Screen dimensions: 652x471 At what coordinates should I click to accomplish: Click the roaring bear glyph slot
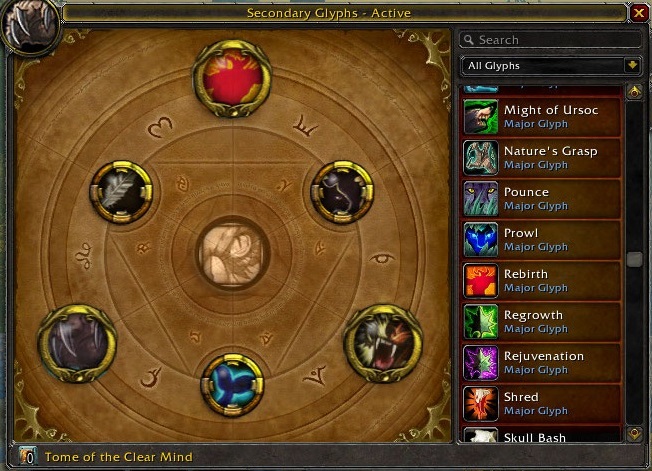[x=382, y=342]
